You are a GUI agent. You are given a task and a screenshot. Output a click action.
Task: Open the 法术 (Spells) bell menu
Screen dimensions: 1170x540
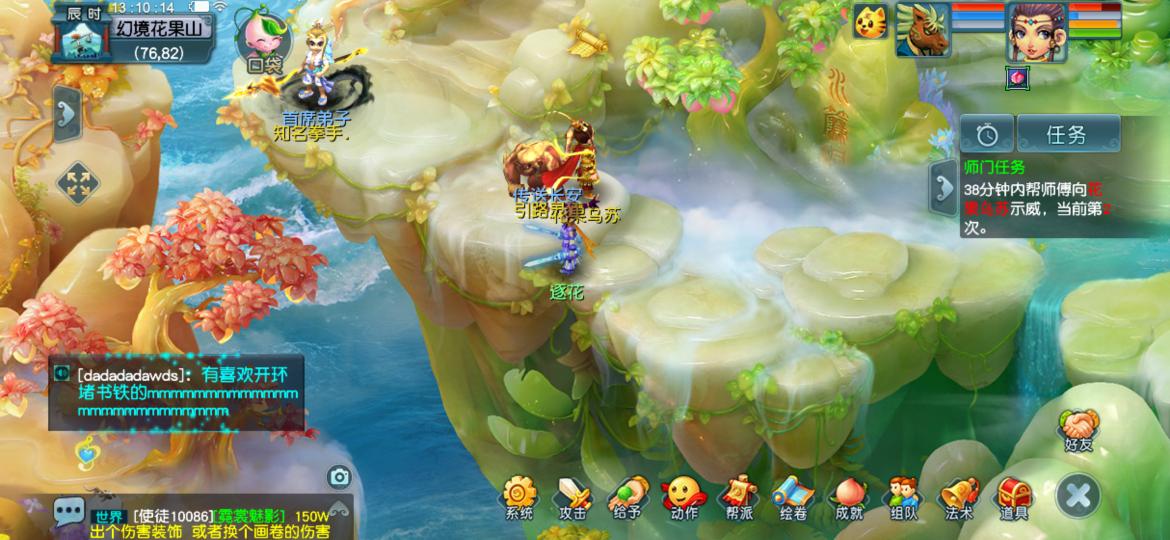[x=958, y=497]
